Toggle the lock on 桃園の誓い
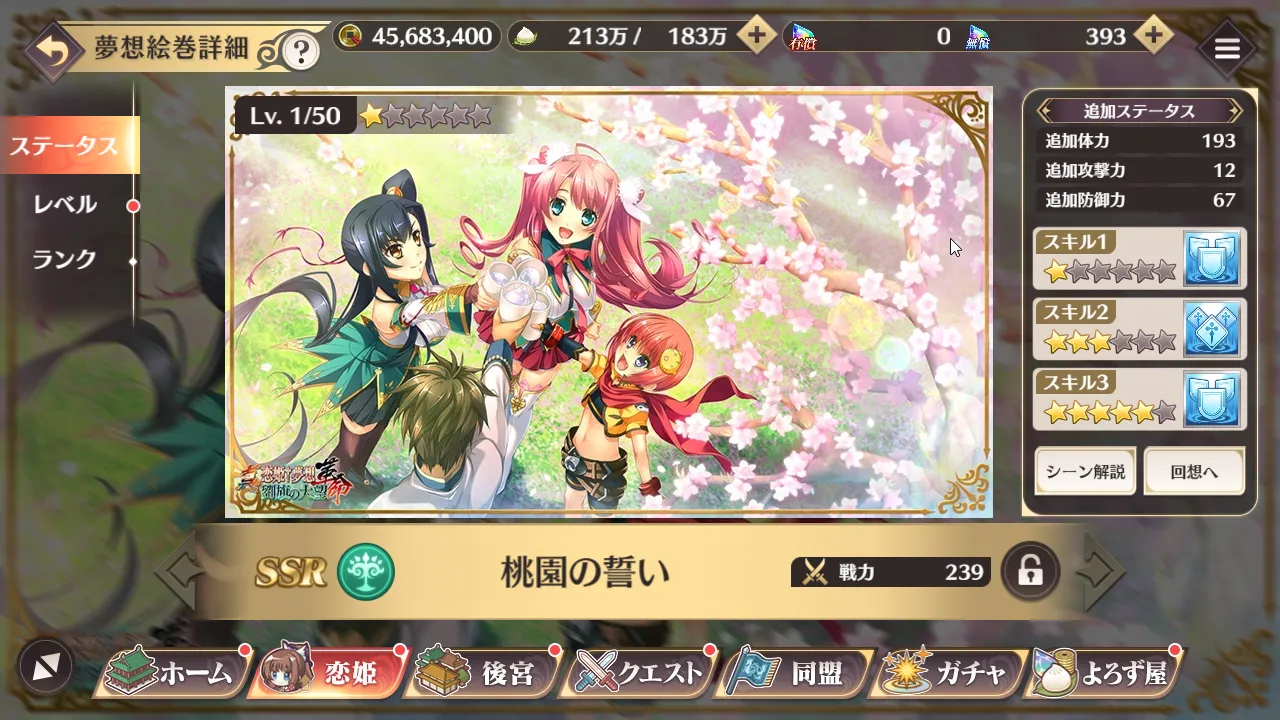This screenshot has height=720, width=1280. pos(1030,572)
